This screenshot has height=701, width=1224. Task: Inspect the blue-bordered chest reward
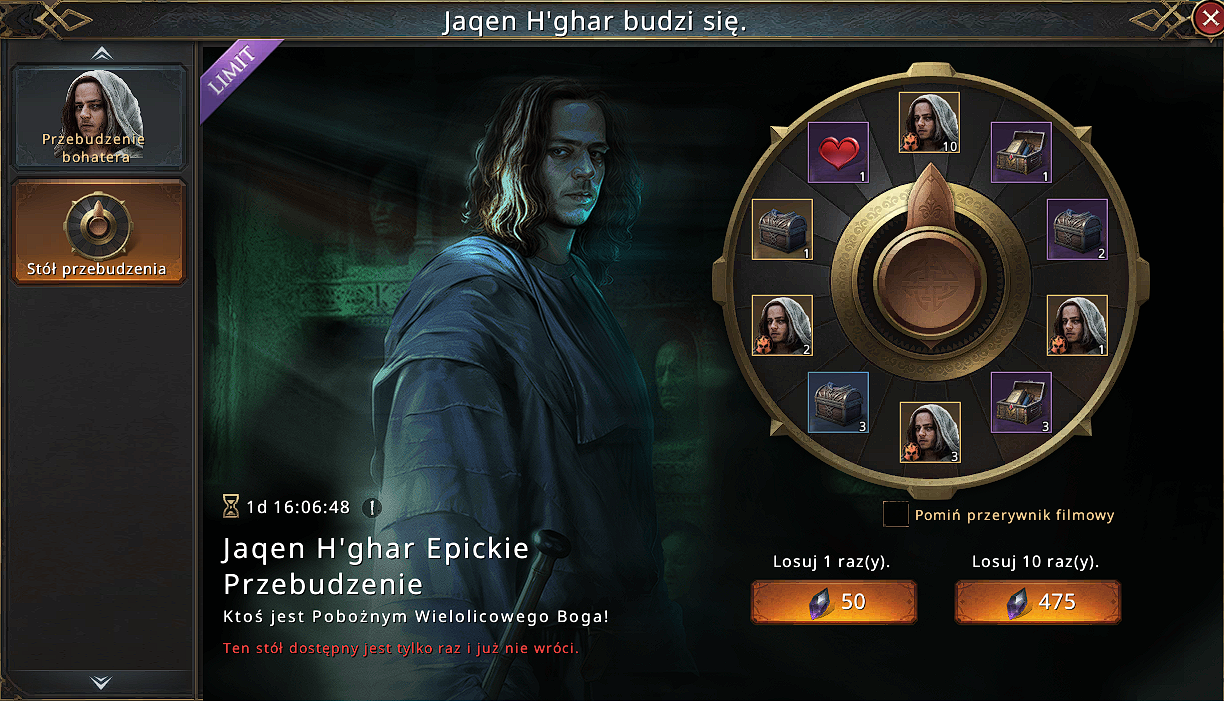tap(838, 402)
